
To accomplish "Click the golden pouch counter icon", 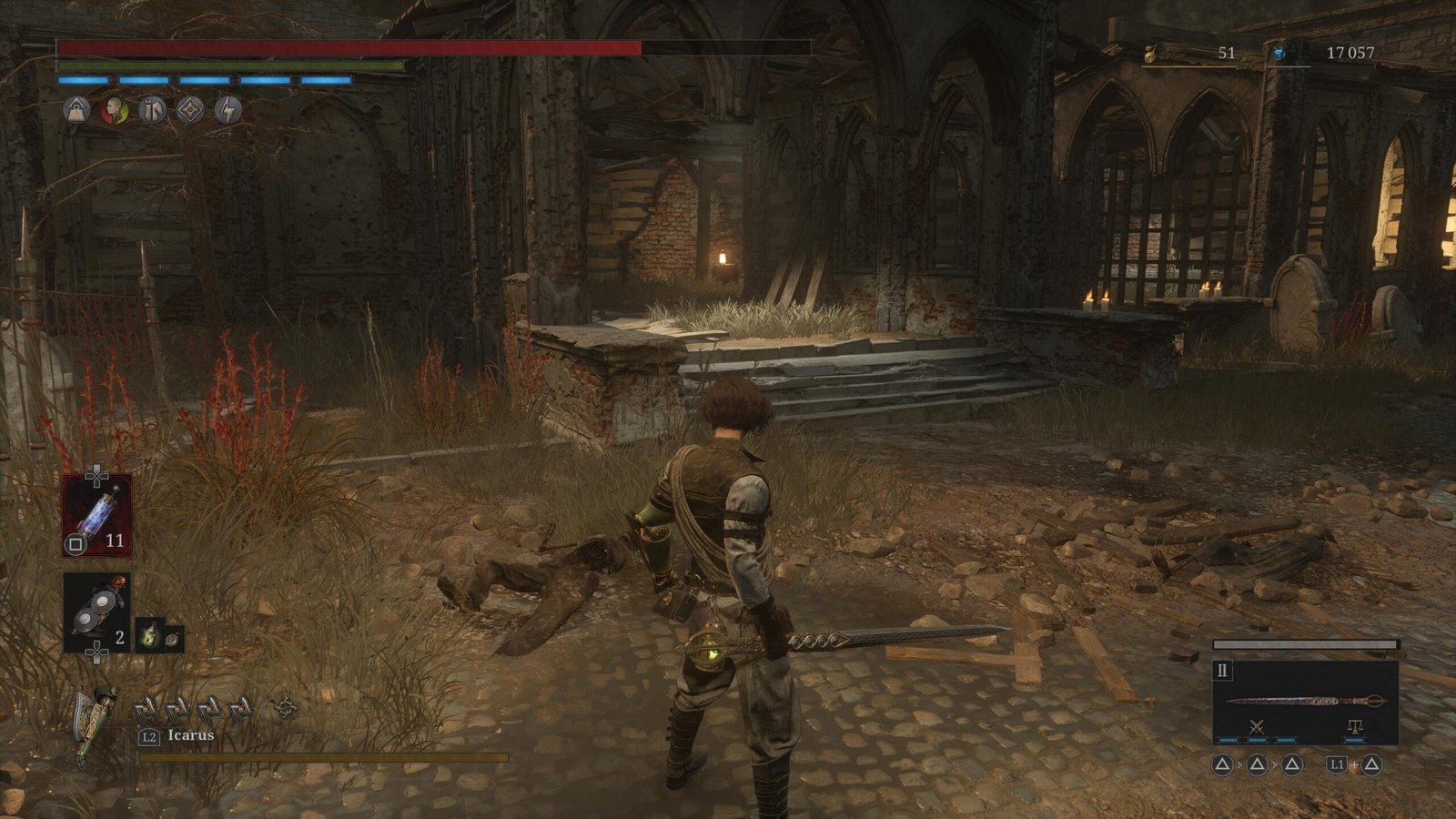I will (1150, 54).
